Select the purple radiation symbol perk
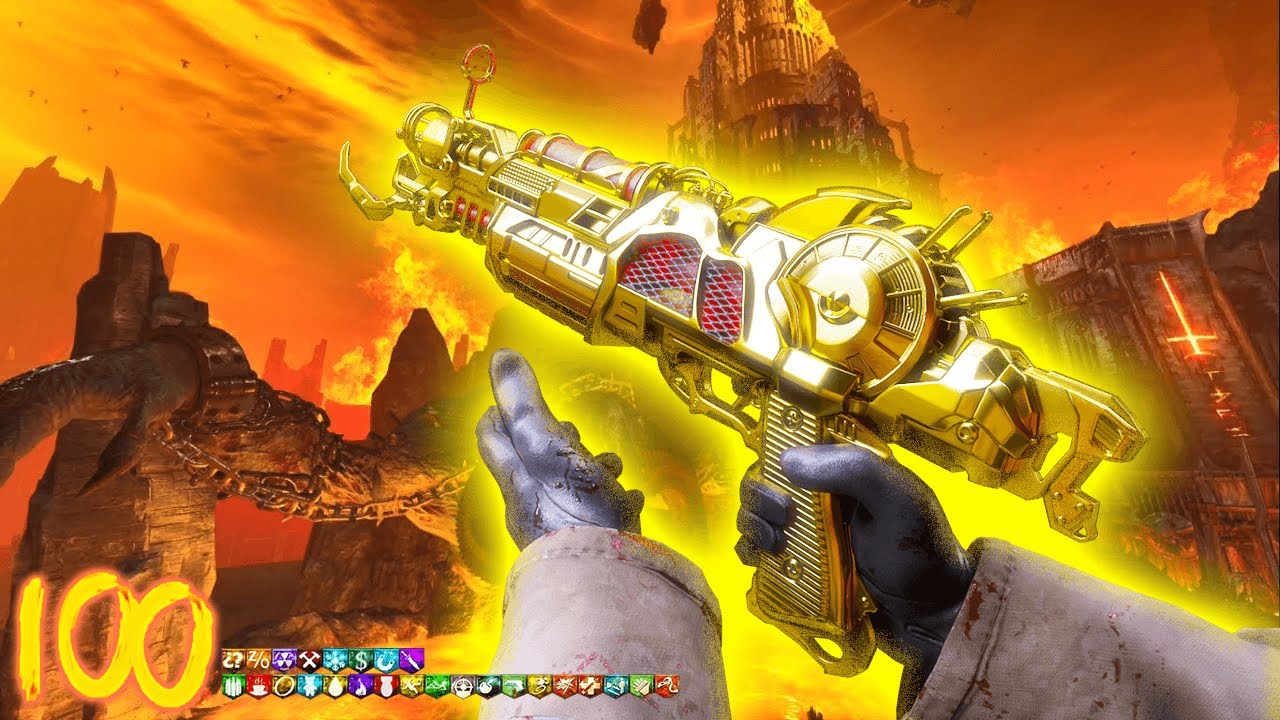The width and height of the screenshot is (1280, 720). point(284,660)
